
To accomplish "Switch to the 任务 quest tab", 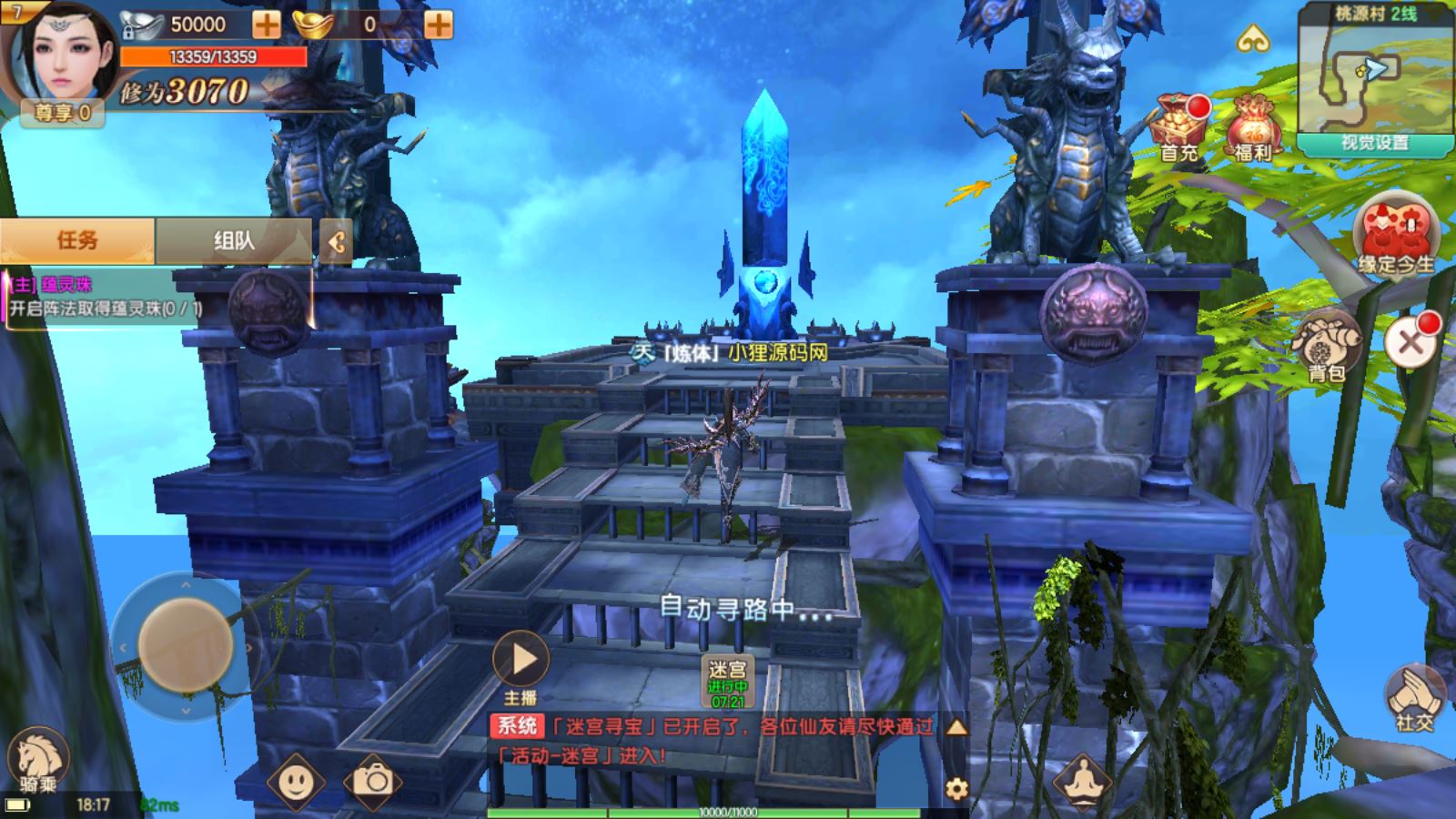I will (x=77, y=240).
